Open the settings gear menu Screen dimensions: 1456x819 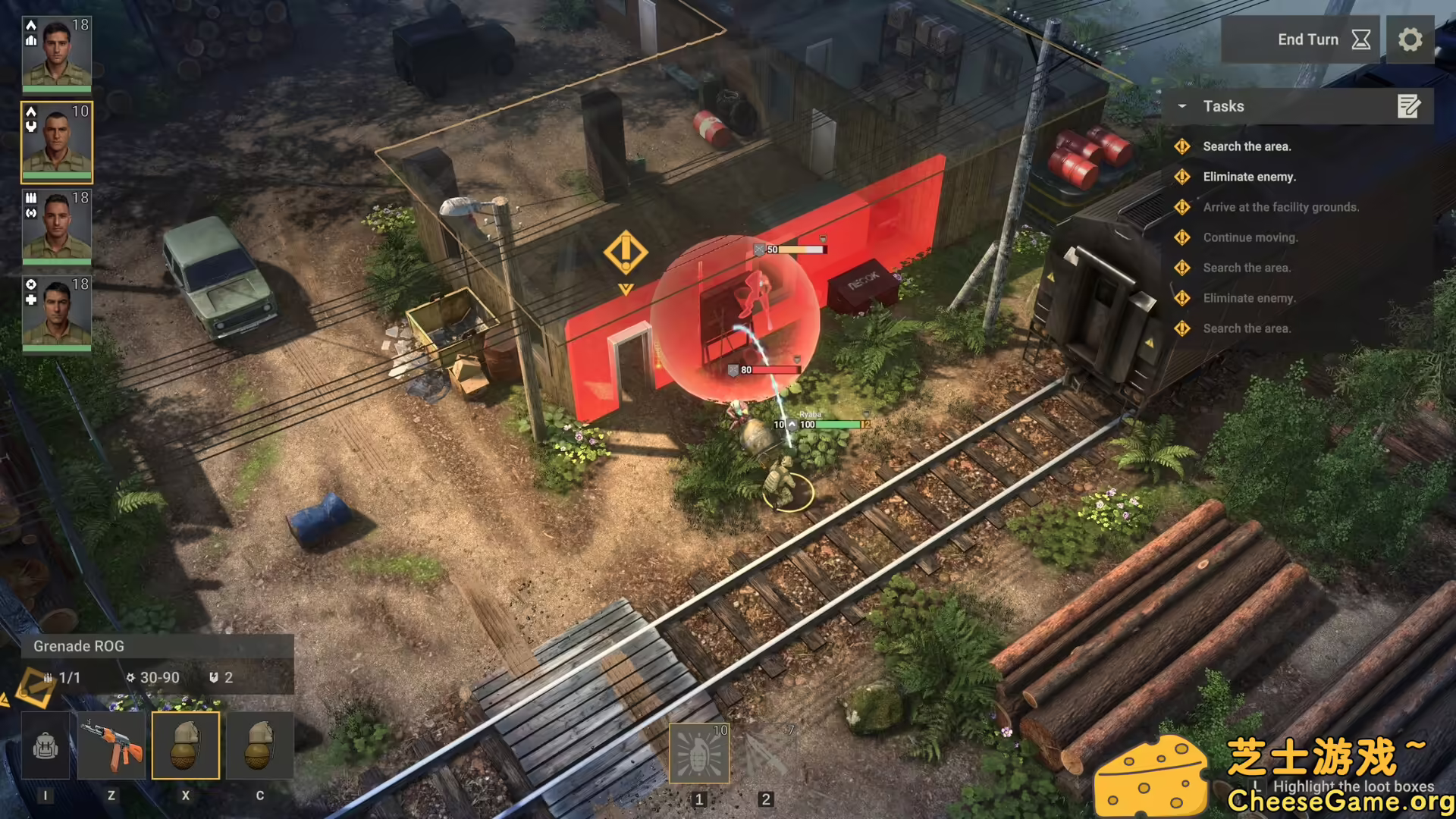1410,38
